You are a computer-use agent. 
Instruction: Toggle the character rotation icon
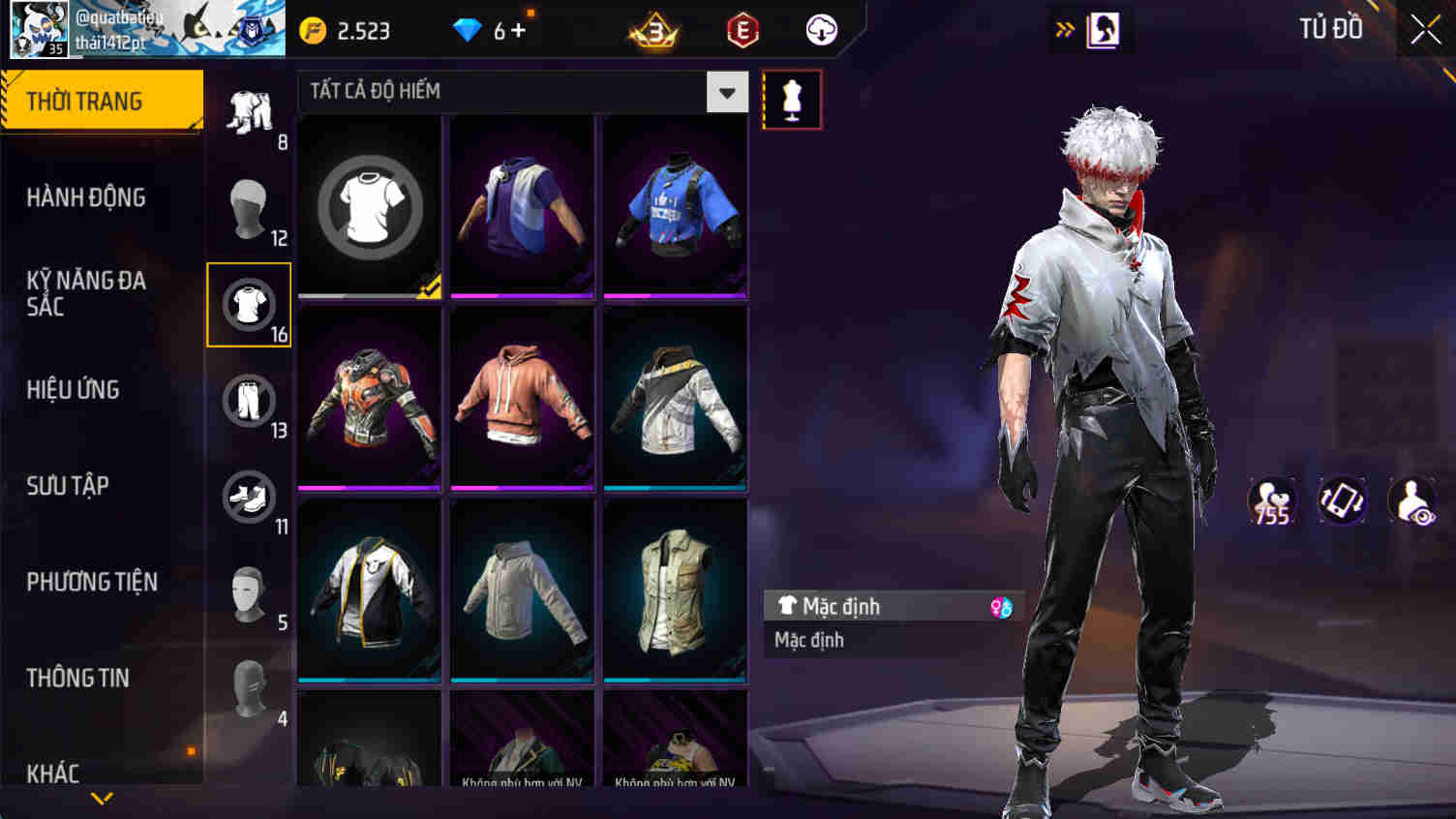[1342, 500]
